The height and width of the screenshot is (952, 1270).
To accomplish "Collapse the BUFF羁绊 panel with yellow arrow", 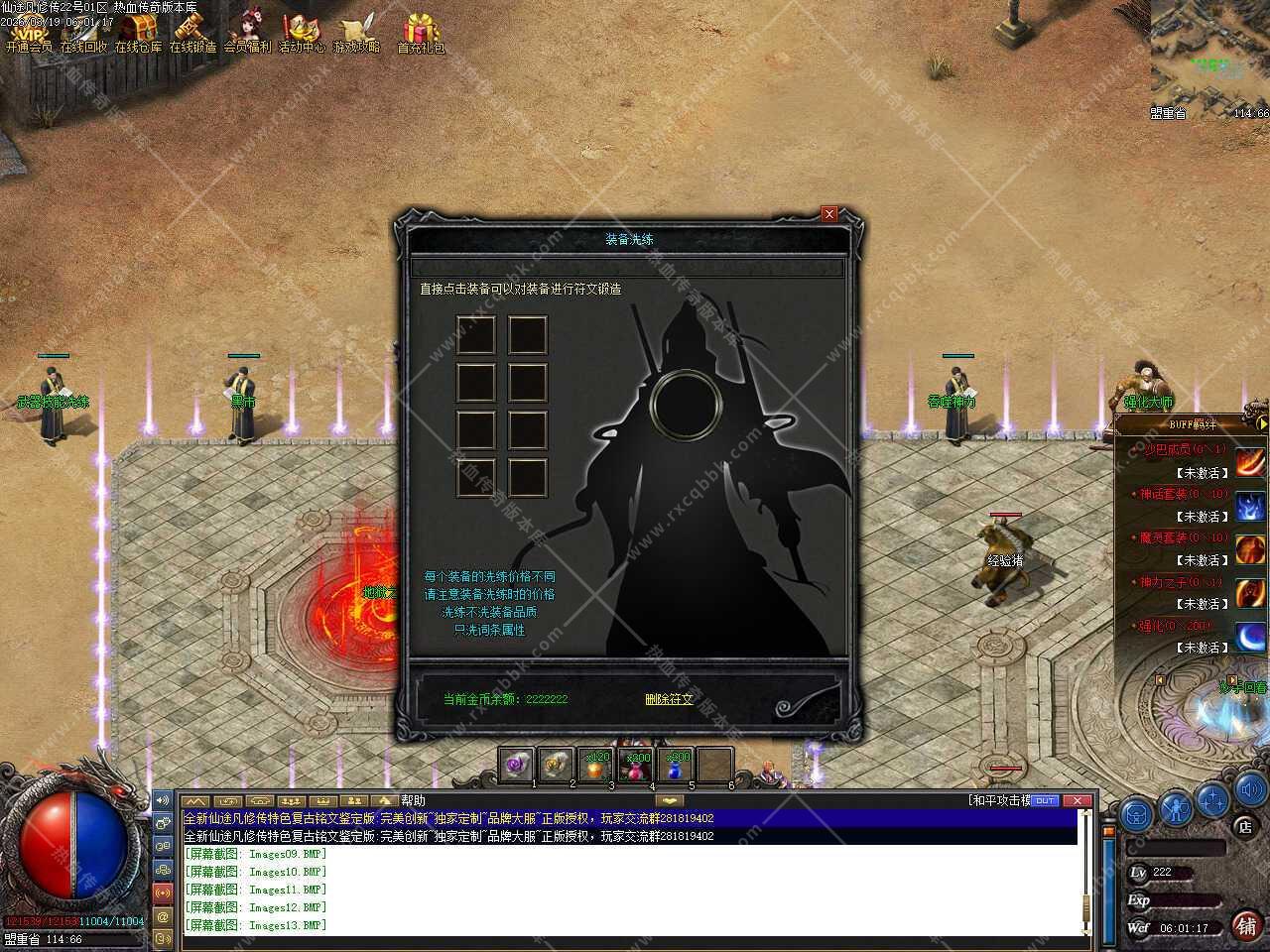I will pos(1262,423).
